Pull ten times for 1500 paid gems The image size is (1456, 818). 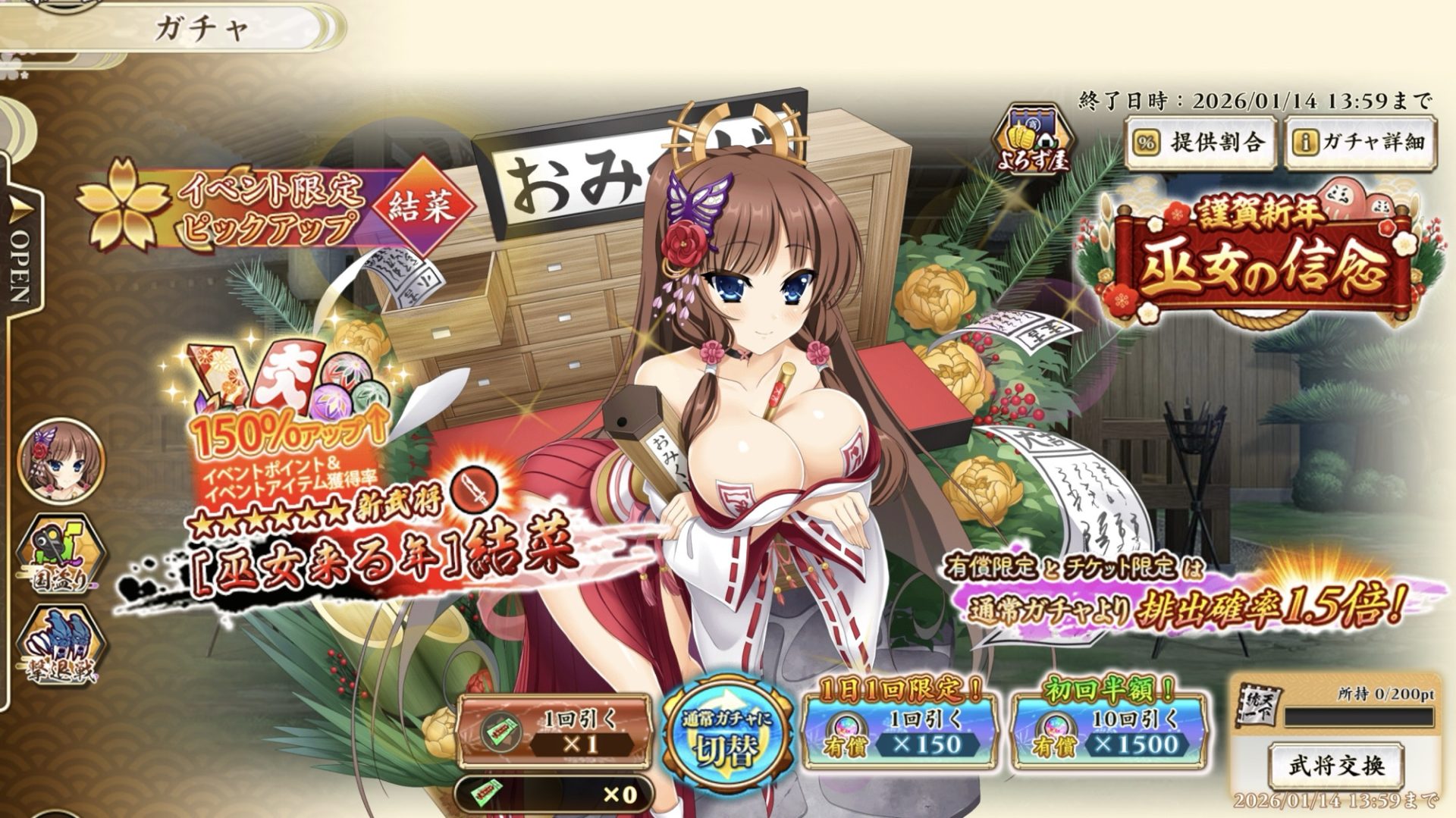point(1108,732)
